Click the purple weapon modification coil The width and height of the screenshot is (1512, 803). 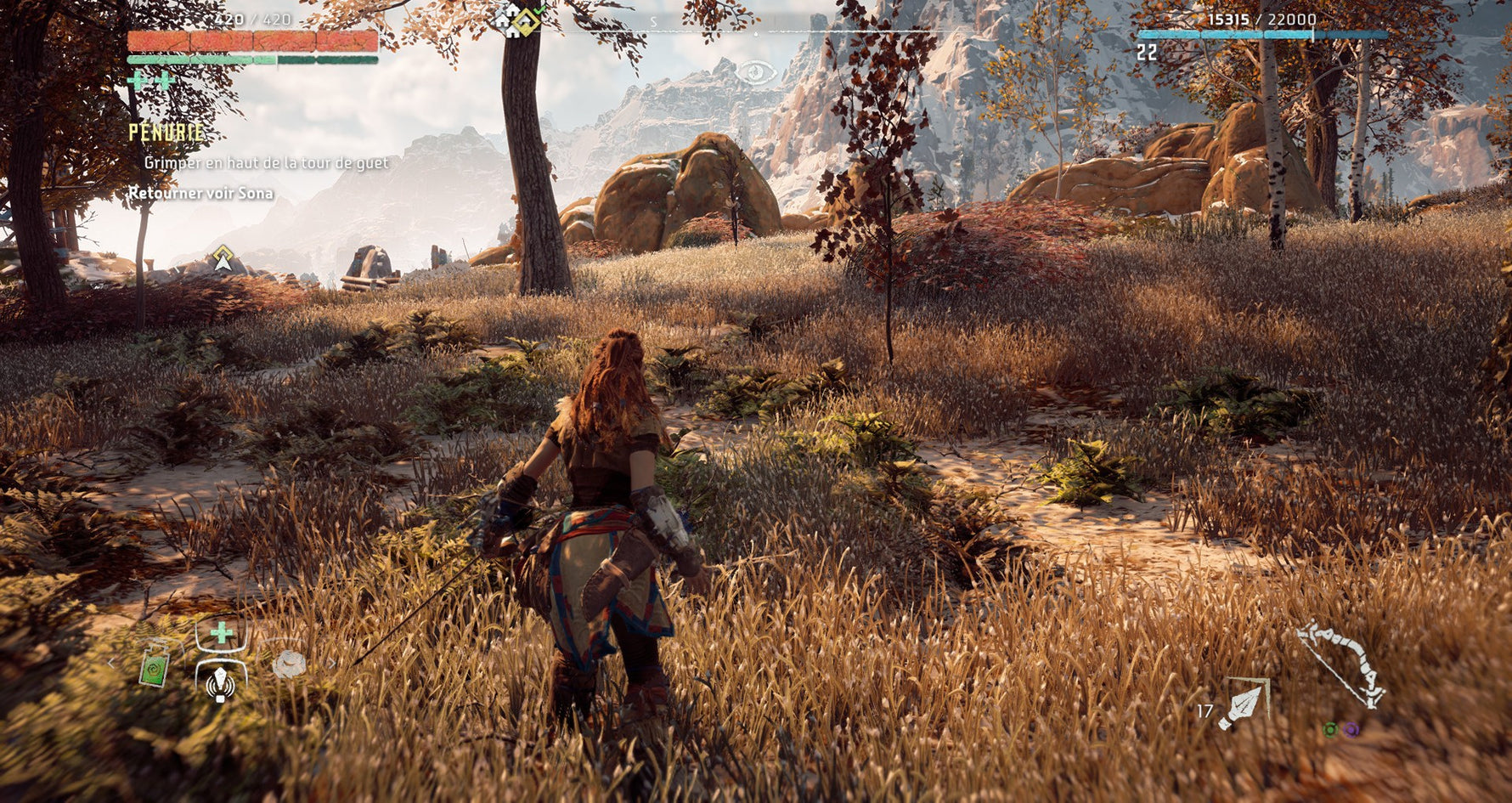coord(1351,729)
